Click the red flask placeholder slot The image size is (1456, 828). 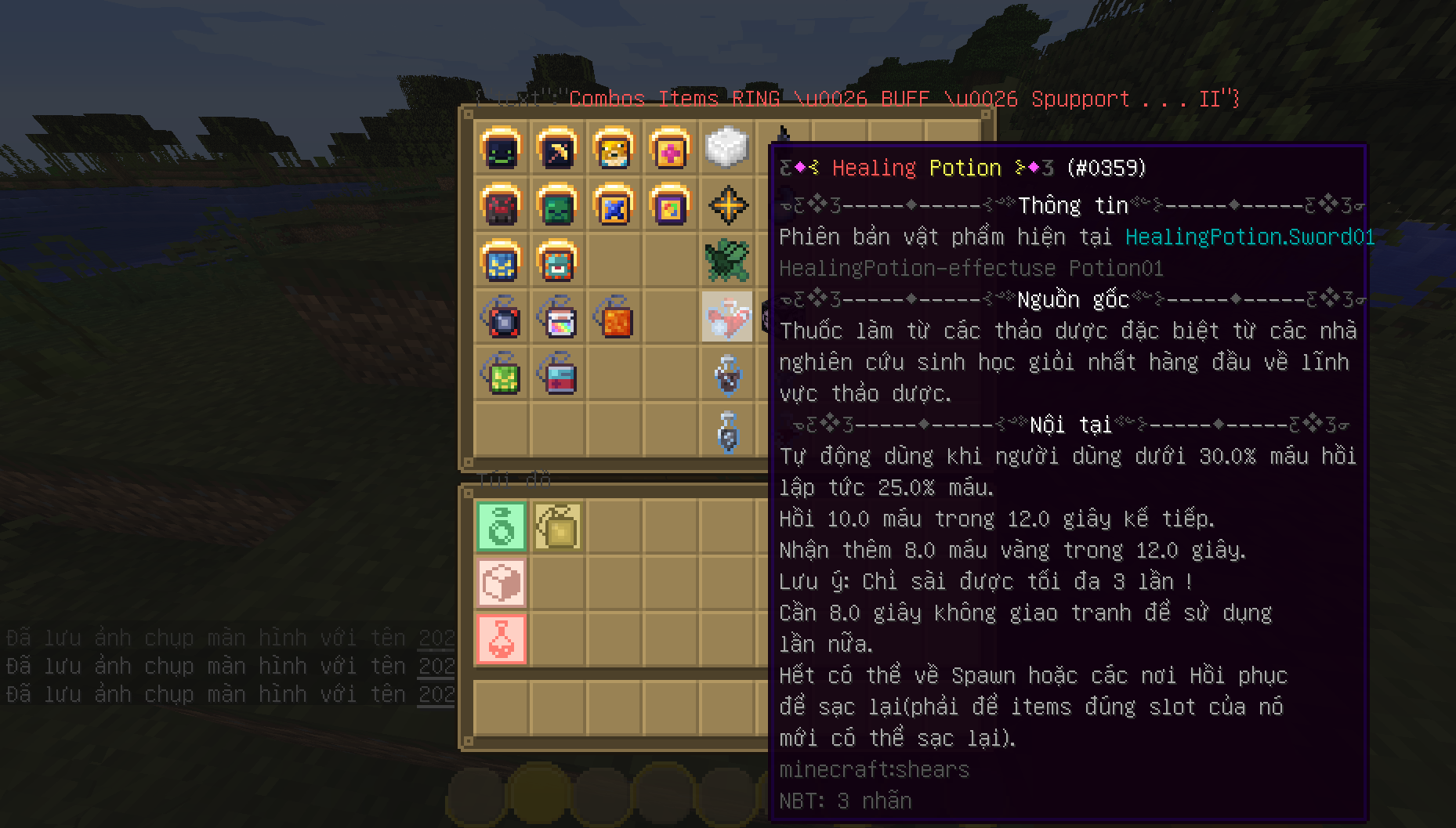502,639
